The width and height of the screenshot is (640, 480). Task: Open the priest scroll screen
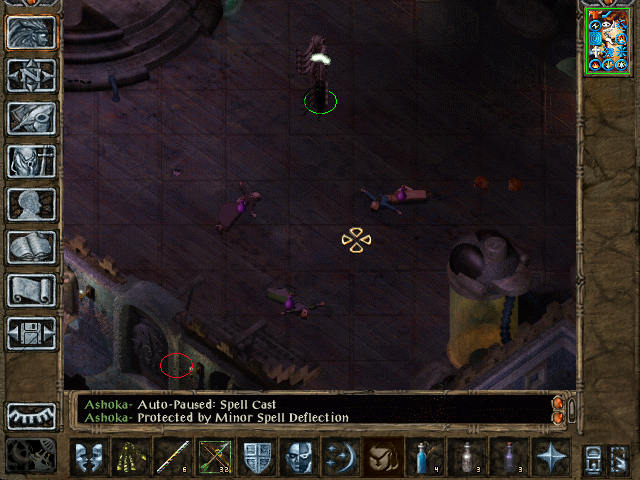pos(31,290)
